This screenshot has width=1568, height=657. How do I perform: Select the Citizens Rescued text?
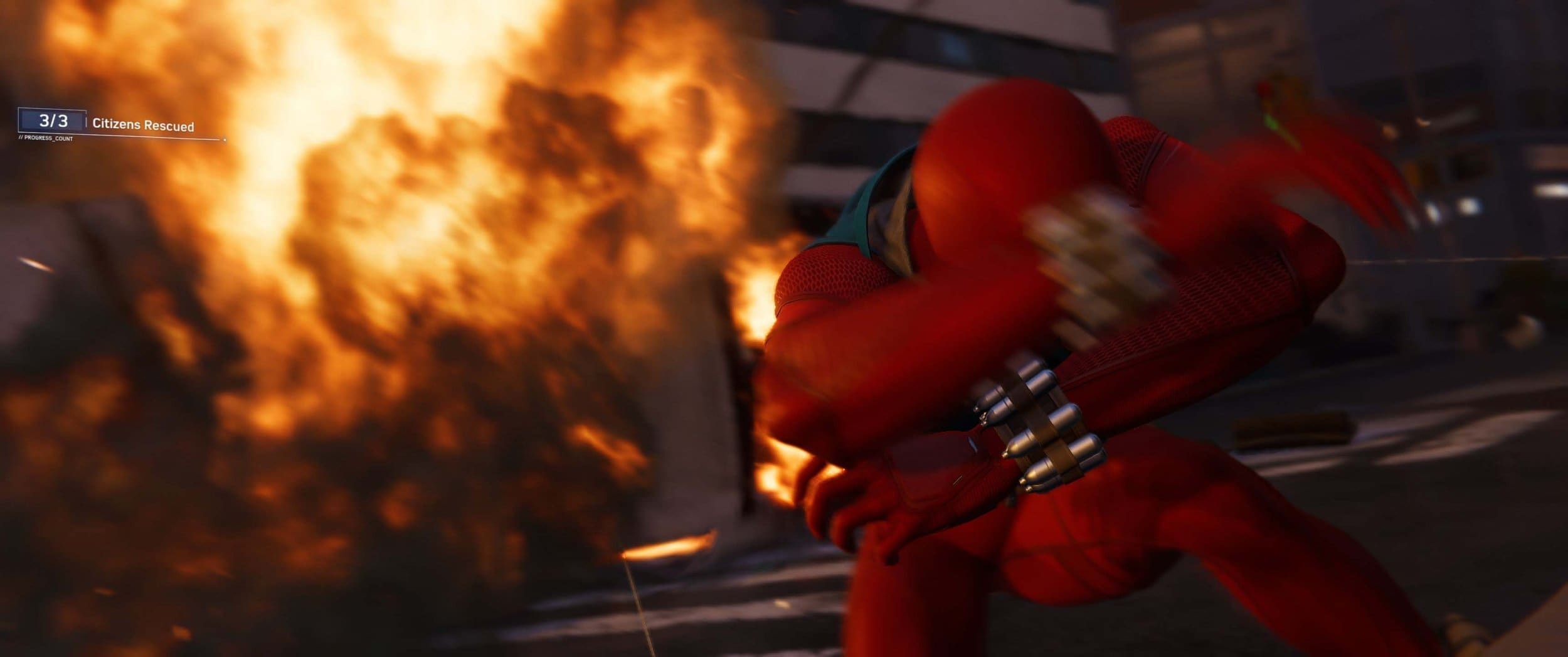[144, 123]
